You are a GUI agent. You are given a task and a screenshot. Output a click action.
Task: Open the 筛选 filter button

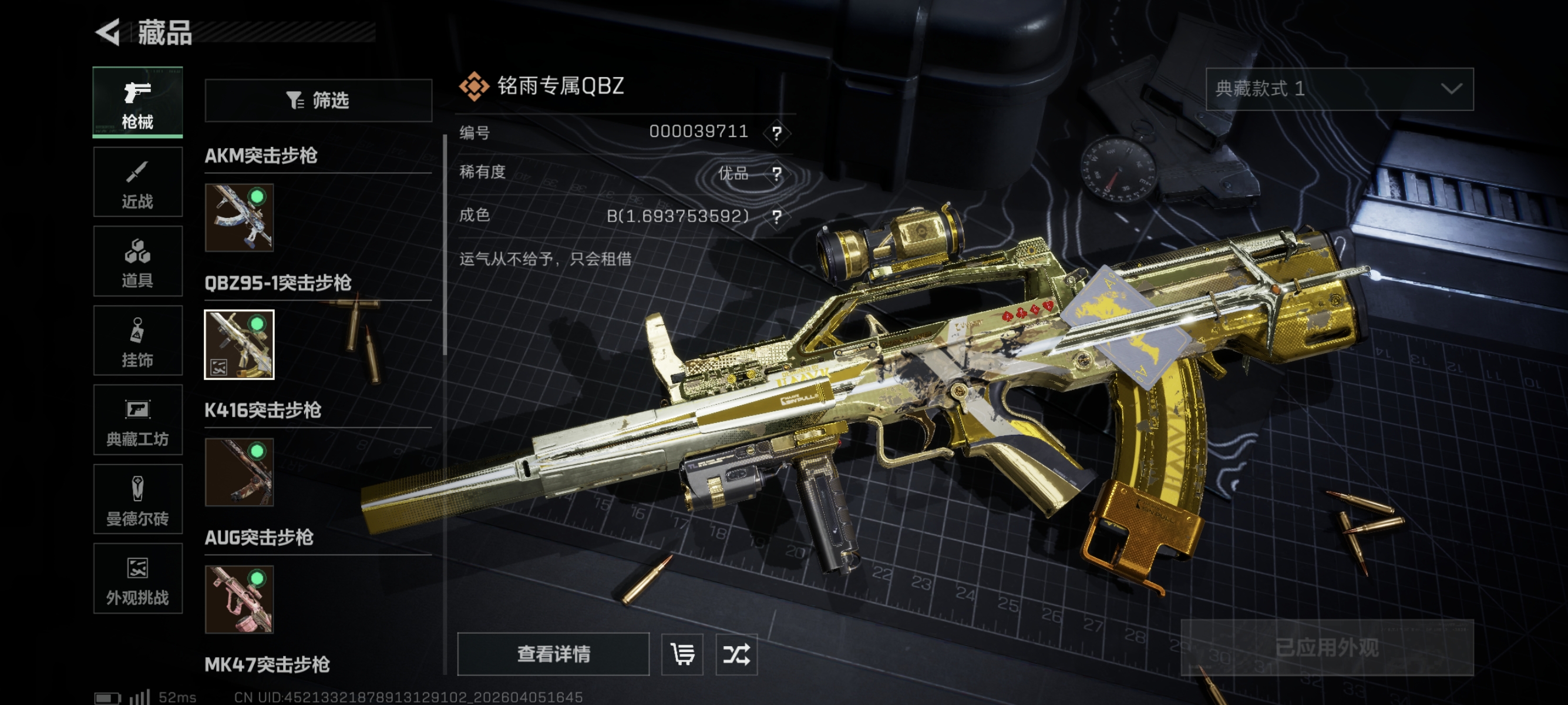pyautogui.click(x=318, y=100)
